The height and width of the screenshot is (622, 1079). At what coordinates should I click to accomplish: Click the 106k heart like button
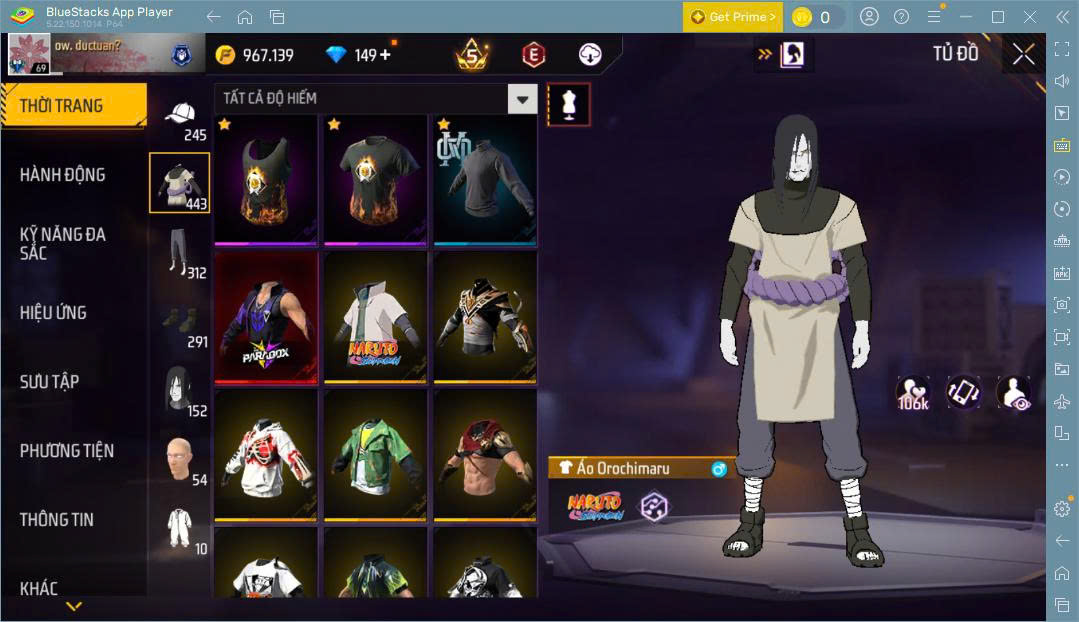point(912,393)
